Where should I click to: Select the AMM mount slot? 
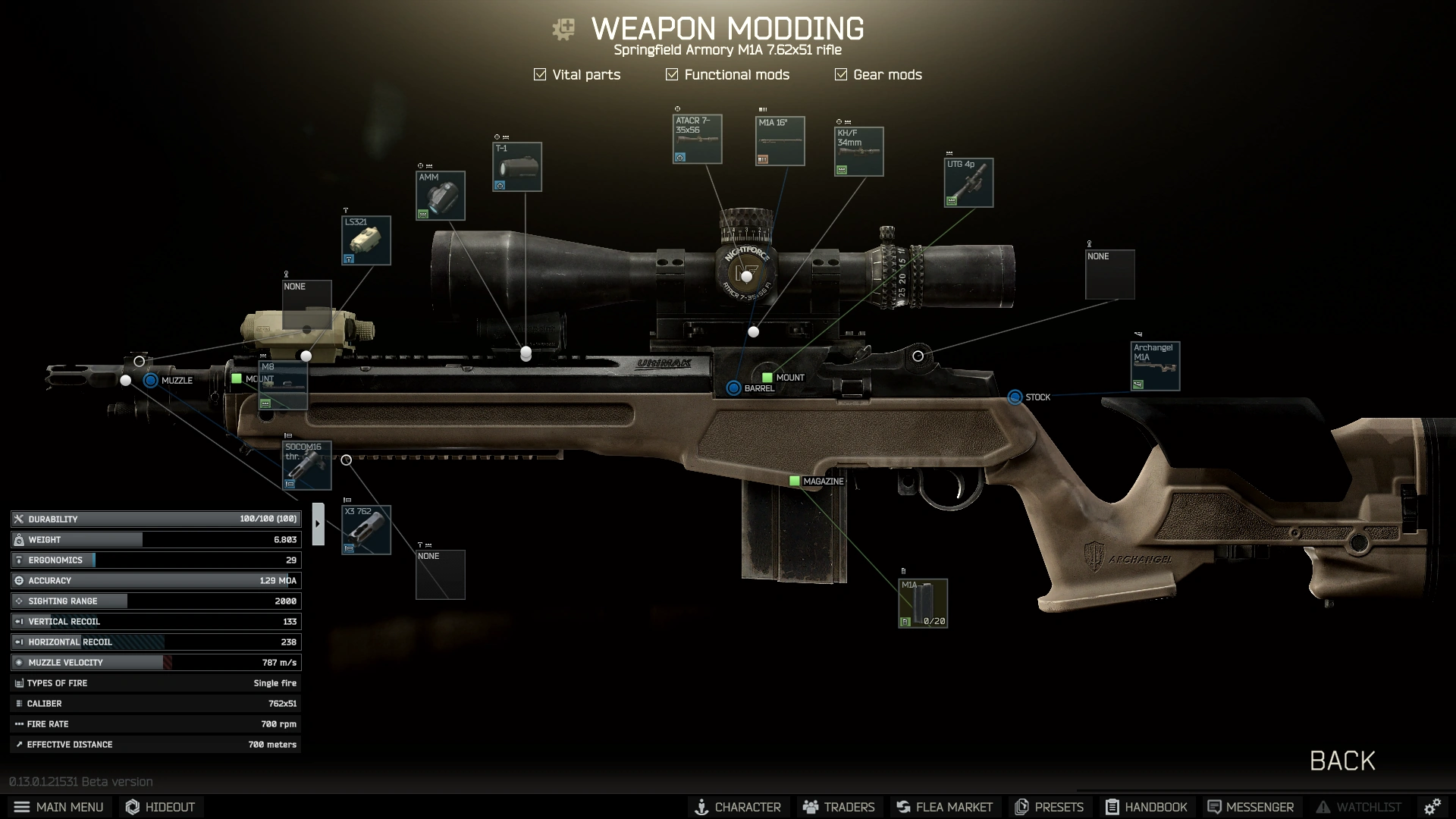[441, 196]
